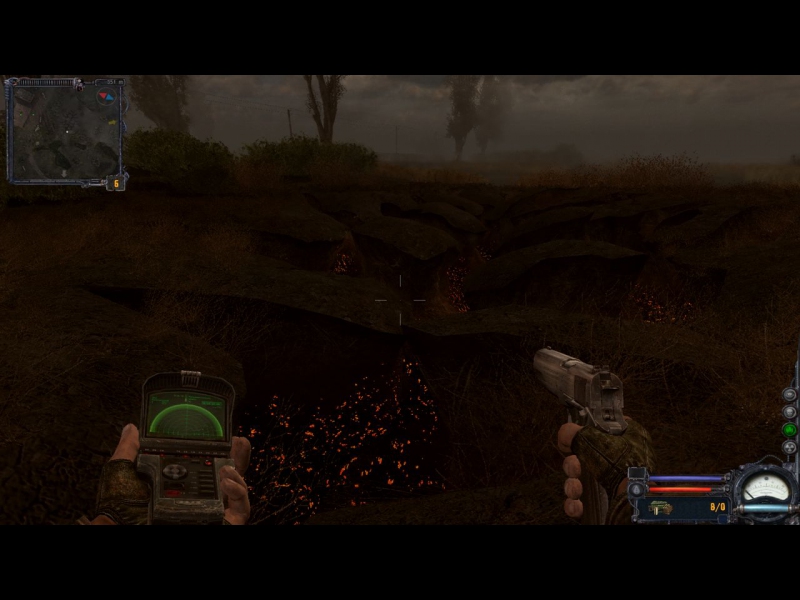Click the glowing green indicator light
The height and width of the screenshot is (600, 800).
point(789,429)
